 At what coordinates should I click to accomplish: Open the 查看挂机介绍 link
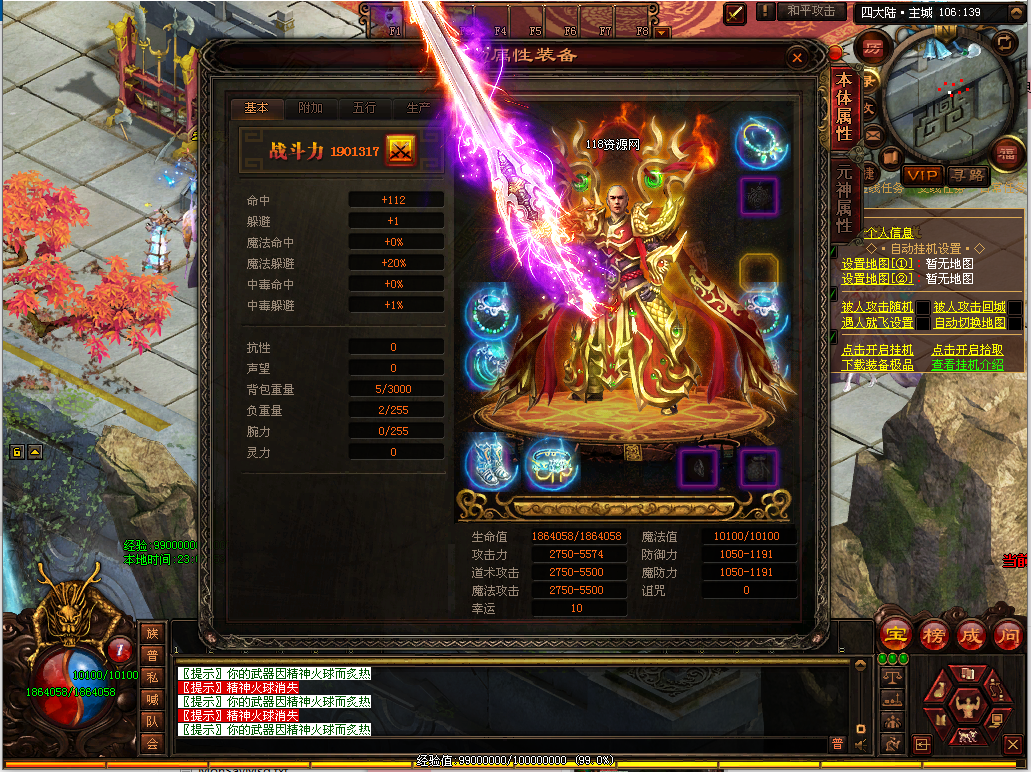[967, 365]
